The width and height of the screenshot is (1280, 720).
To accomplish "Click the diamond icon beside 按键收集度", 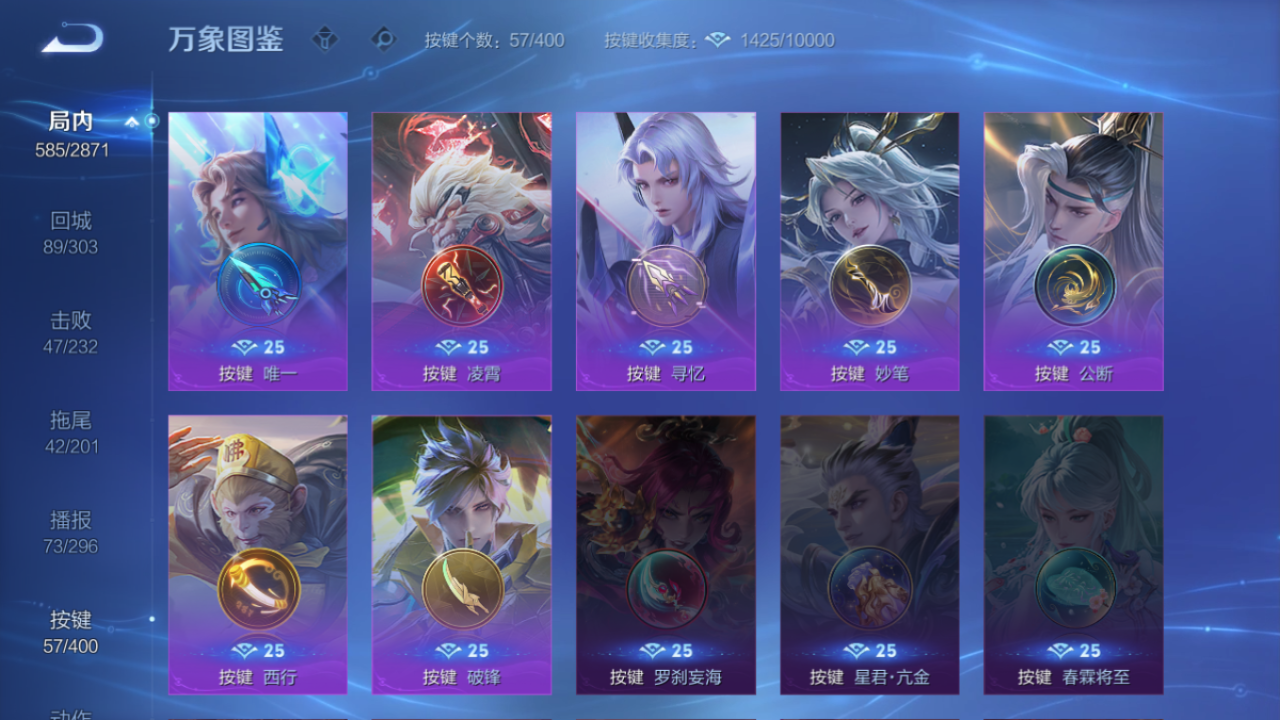I will tap(716, 40).
